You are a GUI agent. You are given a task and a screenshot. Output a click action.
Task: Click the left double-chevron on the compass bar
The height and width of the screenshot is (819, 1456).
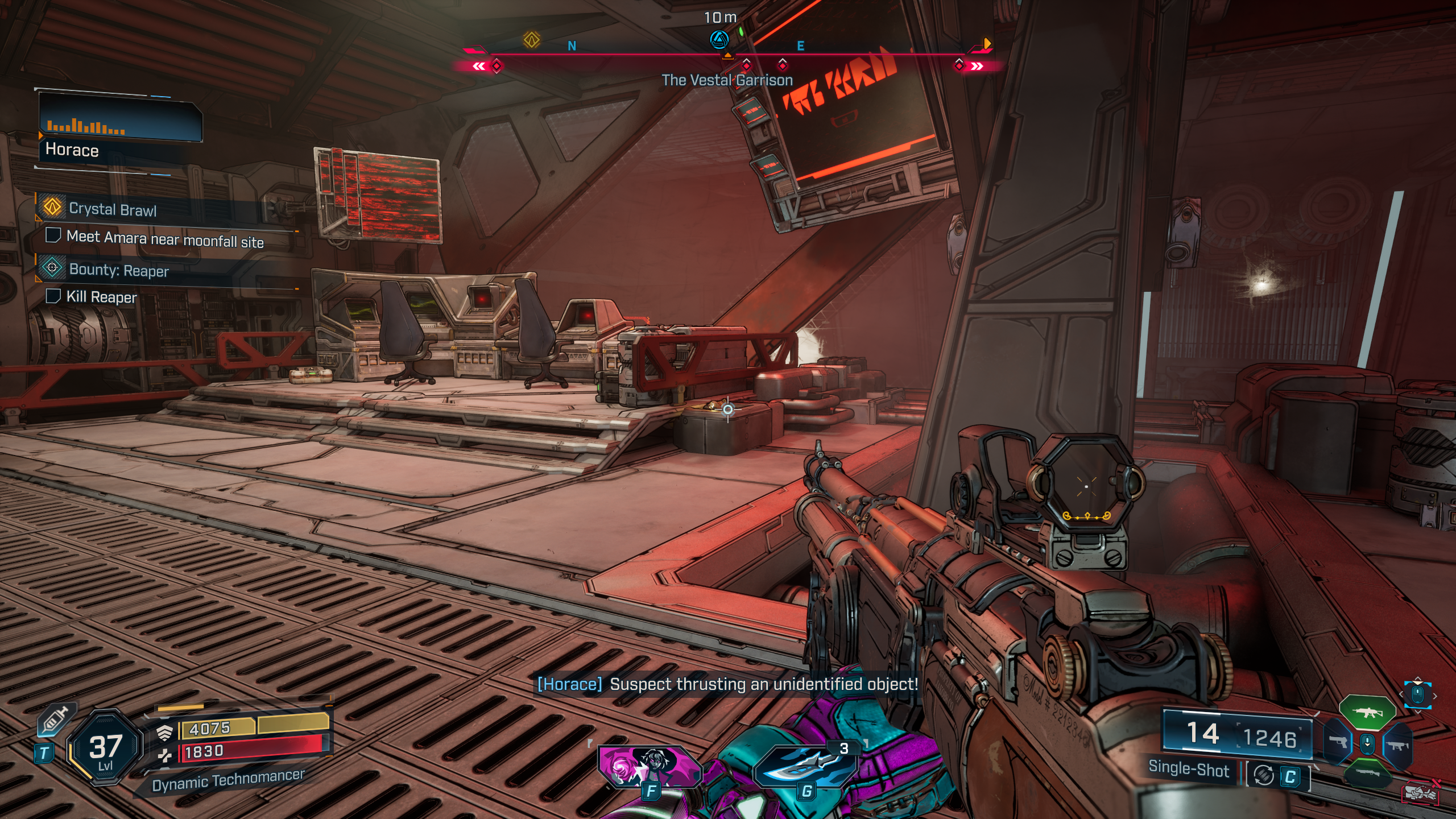click(479, 65)
